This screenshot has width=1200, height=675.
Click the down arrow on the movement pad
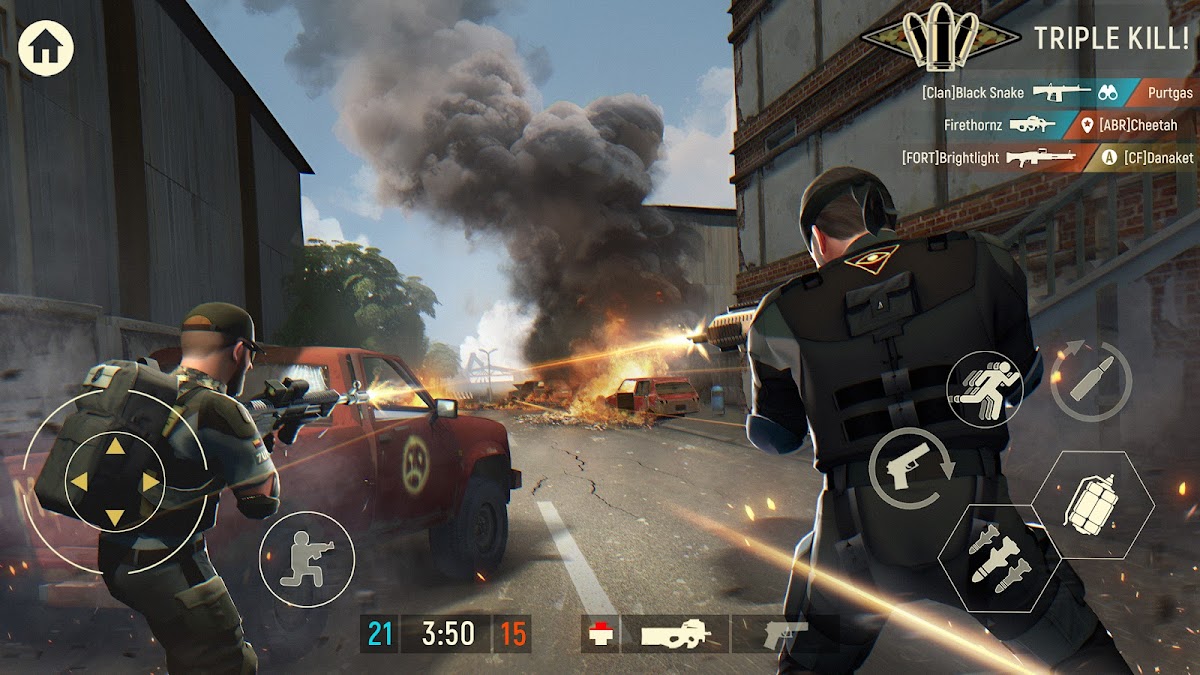pyautogui.click(x=114, y=516)
